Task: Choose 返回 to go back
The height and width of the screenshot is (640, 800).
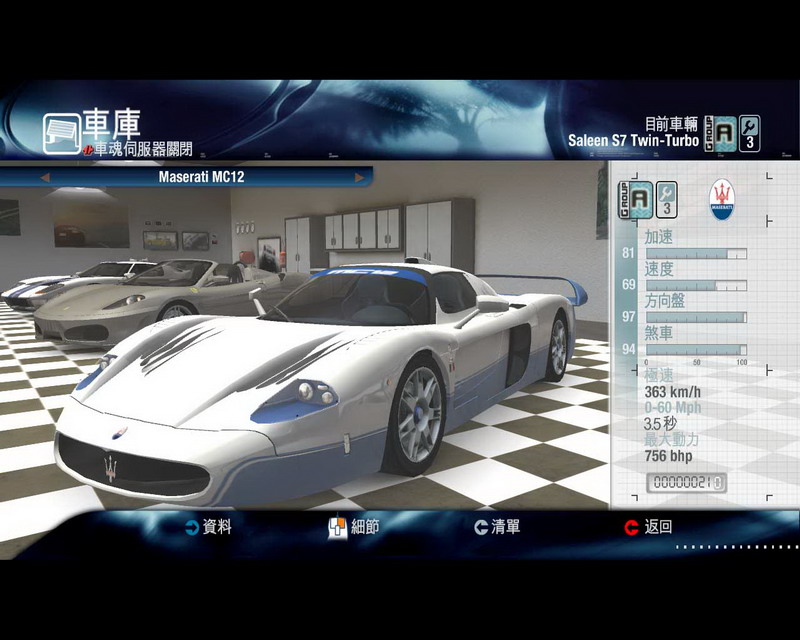Action: 648,527
